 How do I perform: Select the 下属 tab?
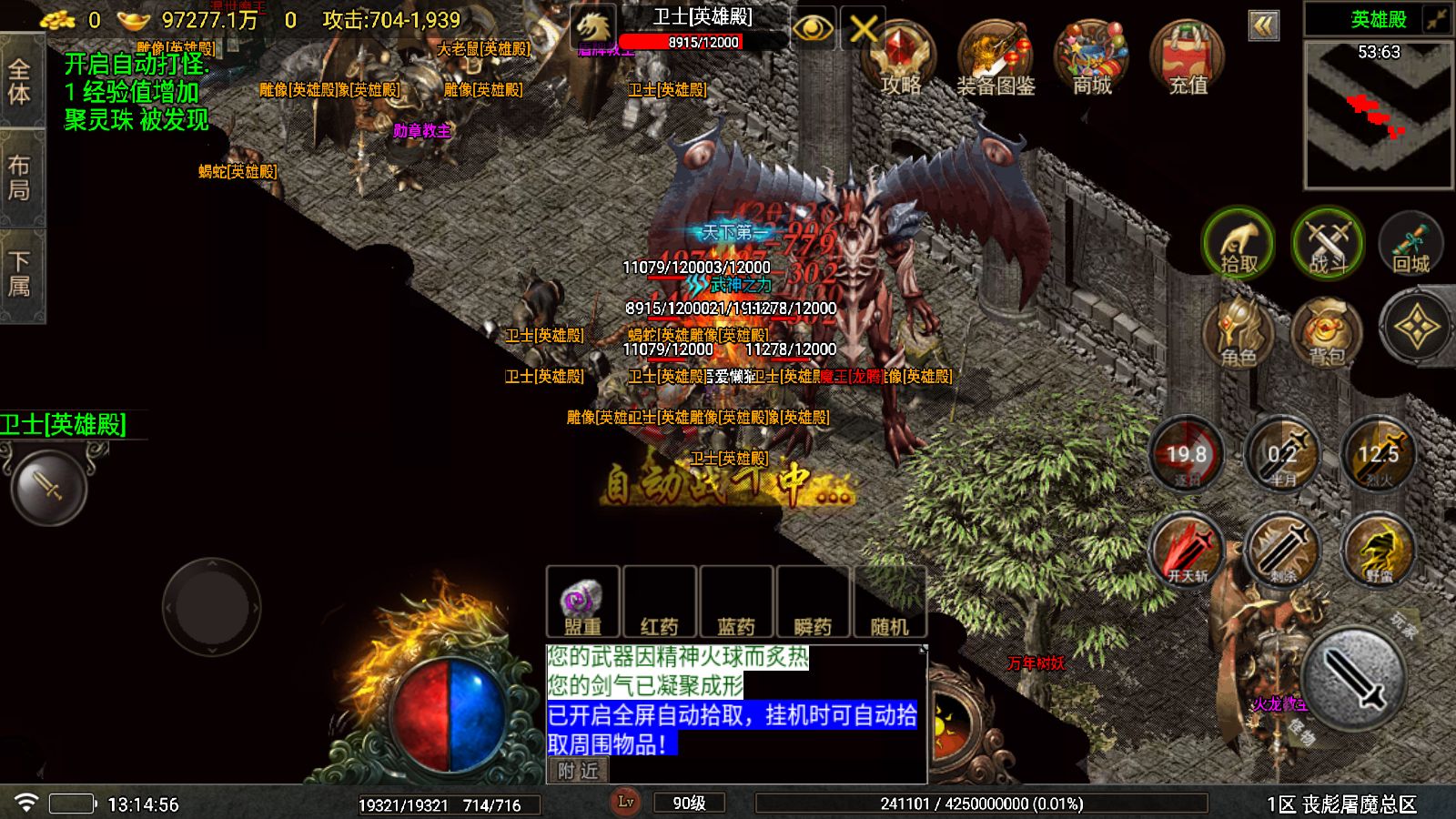coord(20,274)
